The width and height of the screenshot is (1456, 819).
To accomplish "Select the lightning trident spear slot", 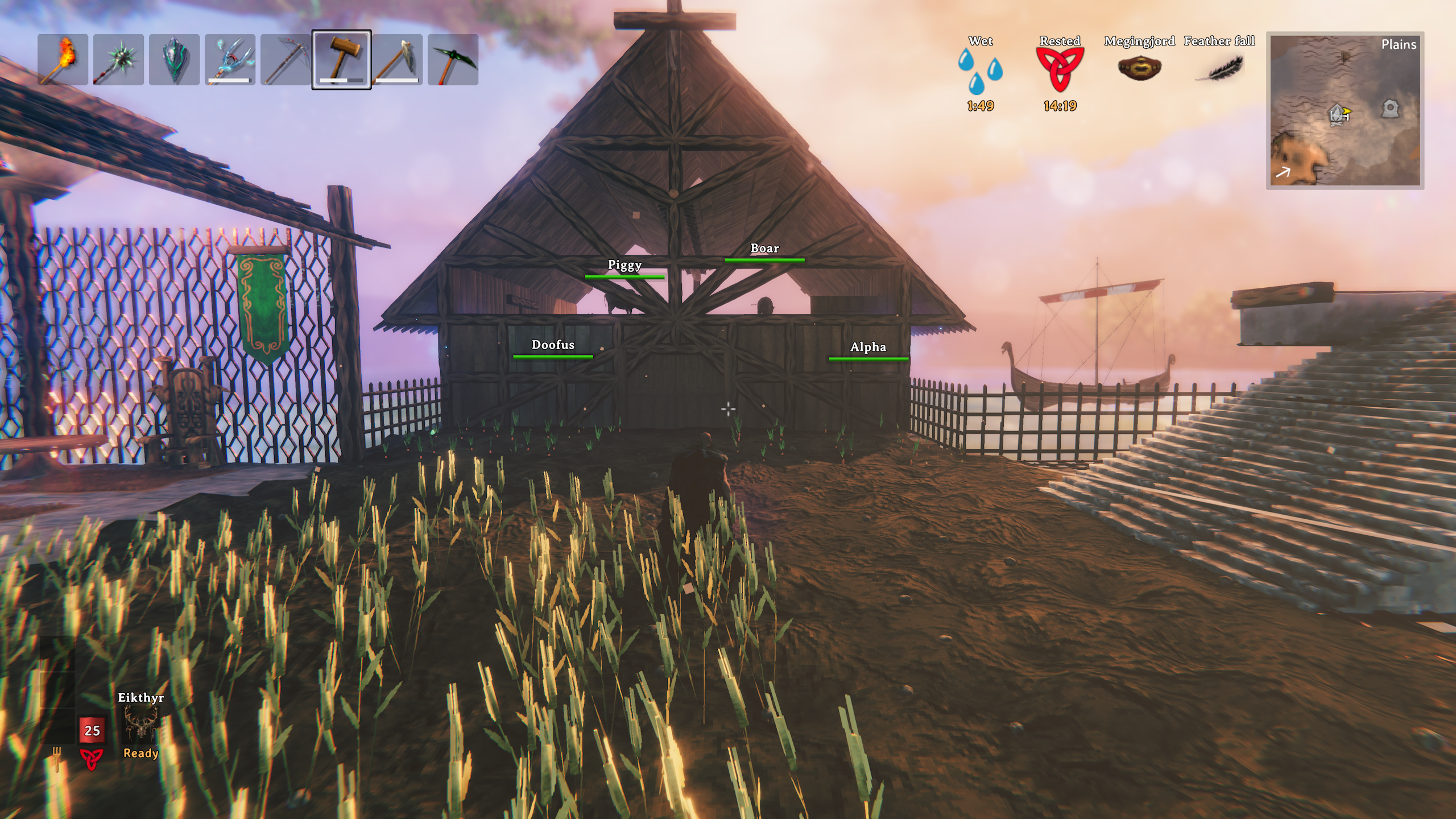I will pos(230,60).
